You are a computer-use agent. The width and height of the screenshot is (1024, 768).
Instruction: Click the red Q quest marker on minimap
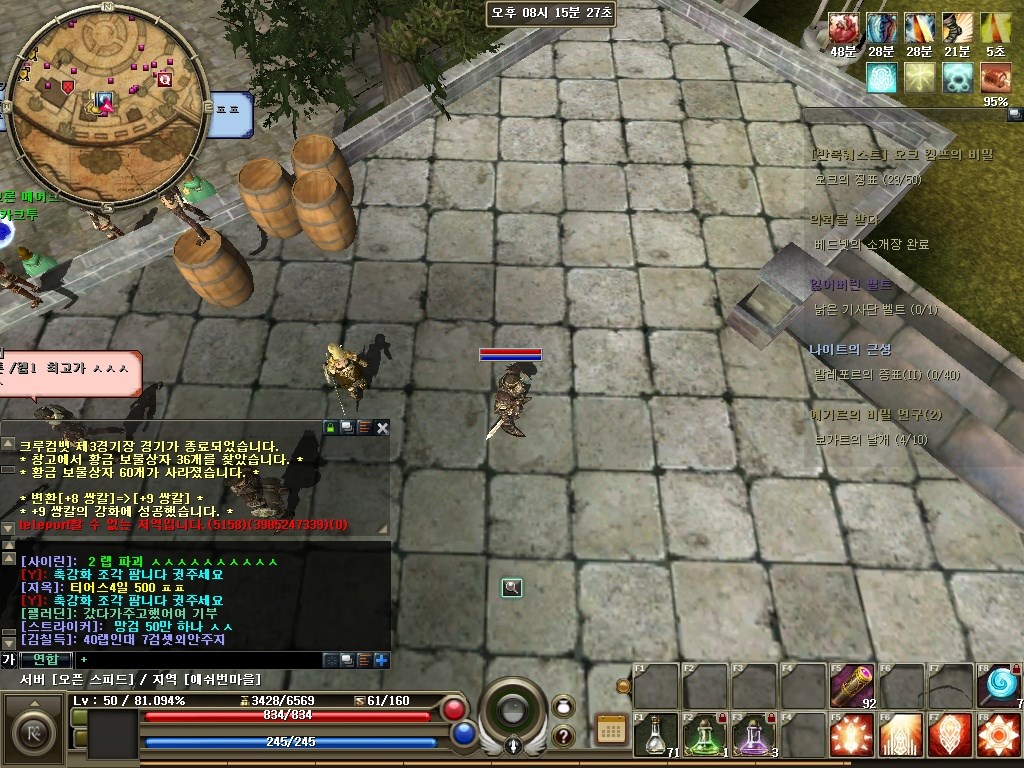point(165,79)
